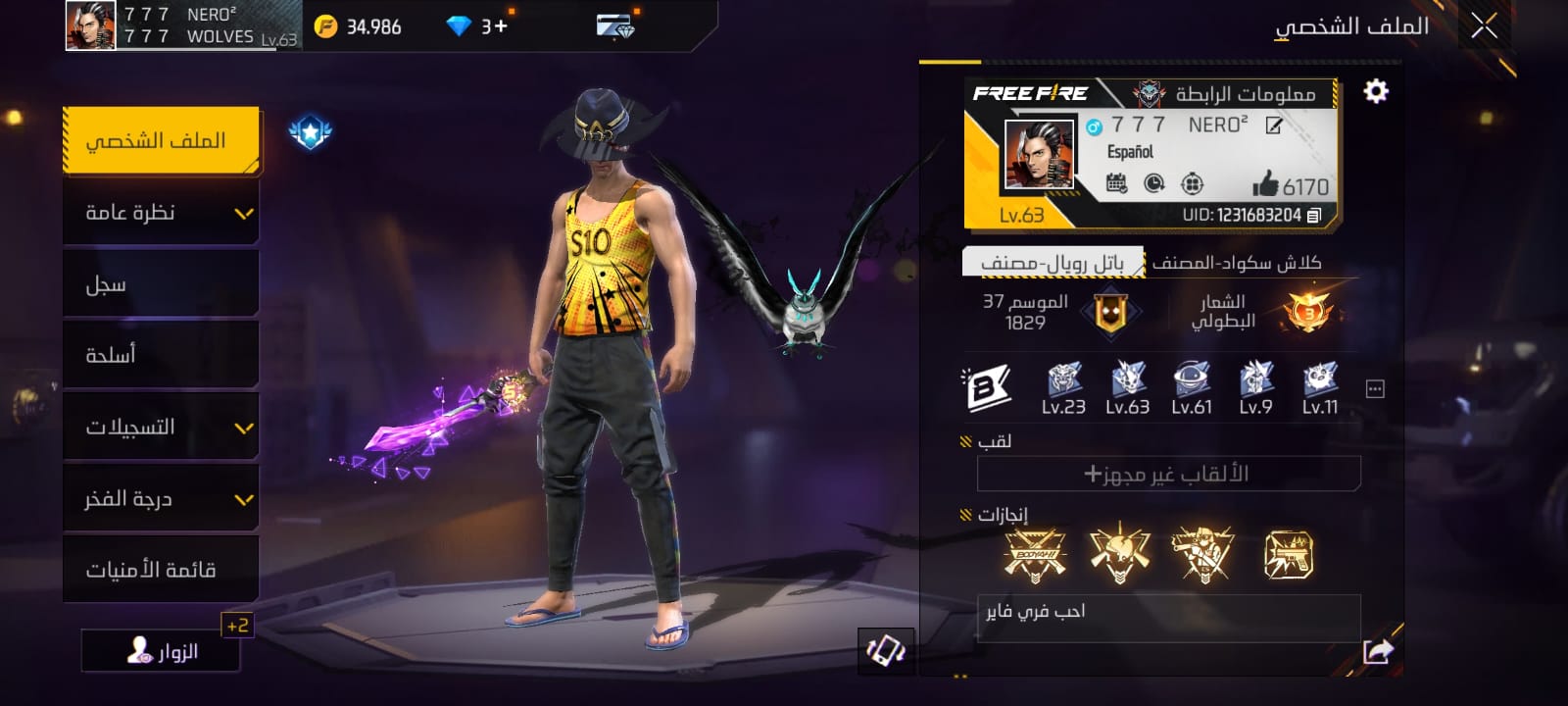Show more character levels with ellipsis

click(1375, 389)
